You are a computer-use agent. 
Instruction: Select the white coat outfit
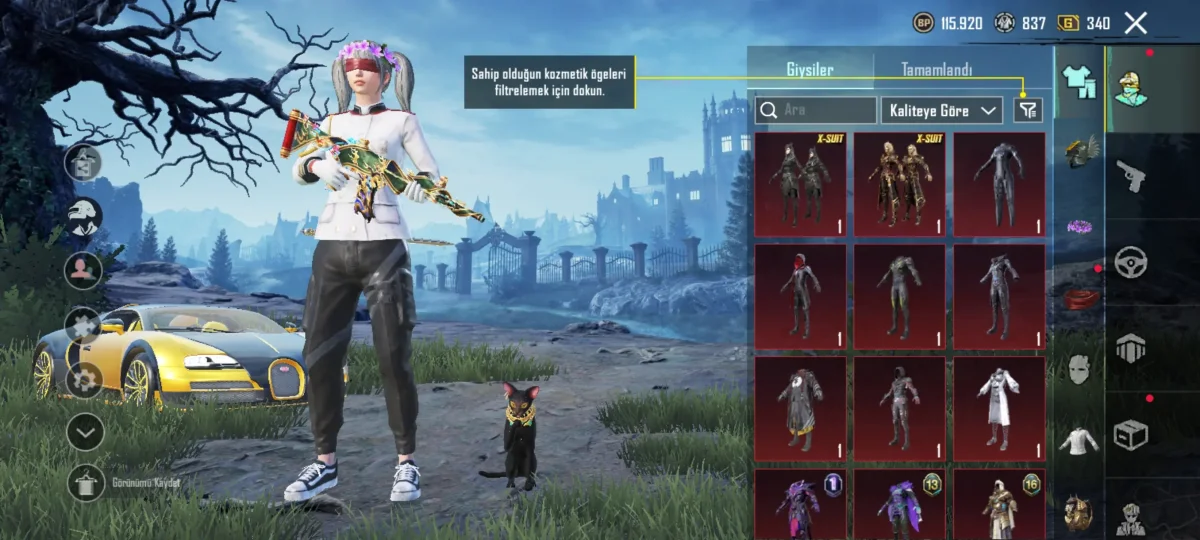[998, 408]
